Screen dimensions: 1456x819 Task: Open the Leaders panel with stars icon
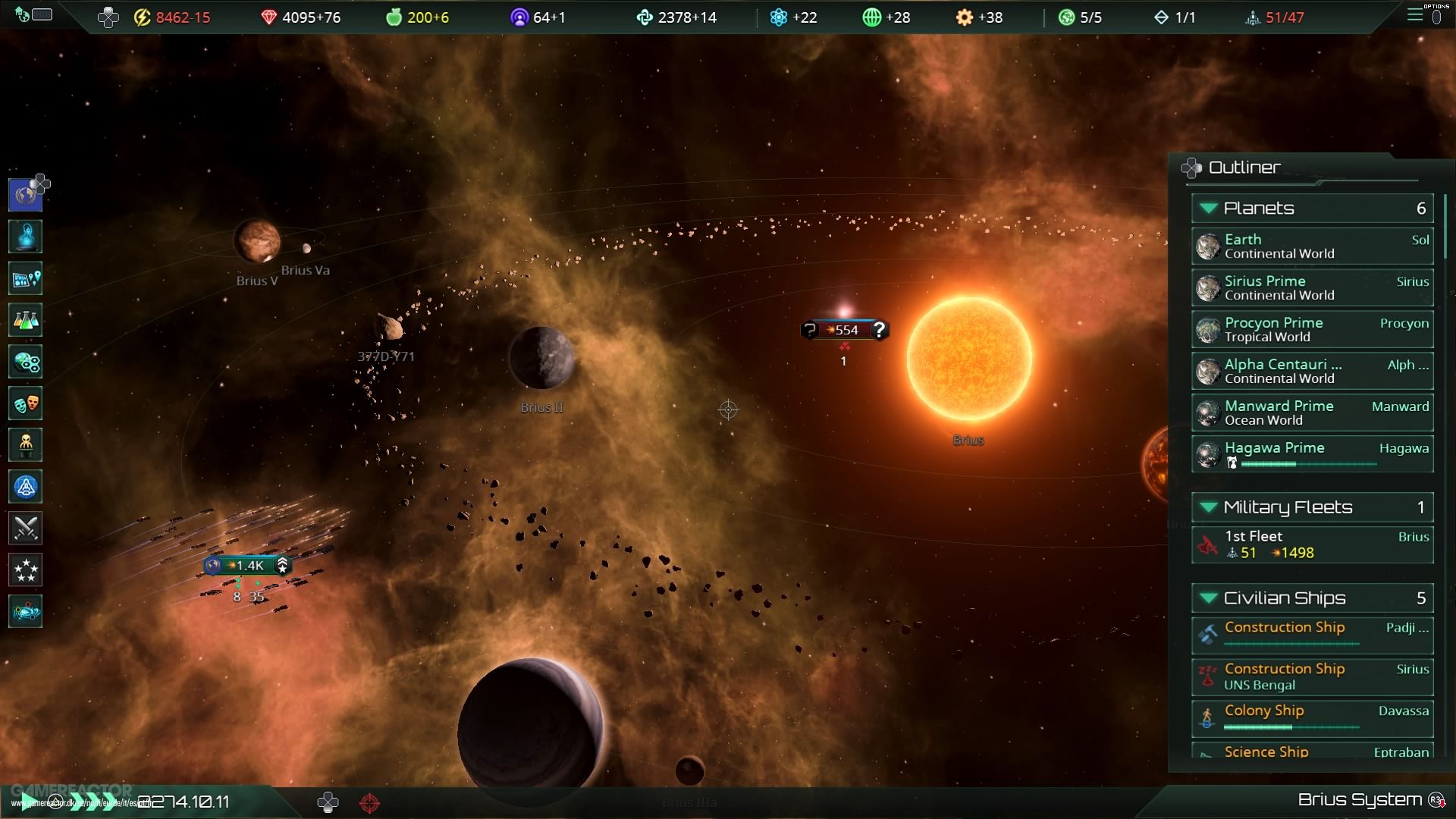tap(25, 570)
